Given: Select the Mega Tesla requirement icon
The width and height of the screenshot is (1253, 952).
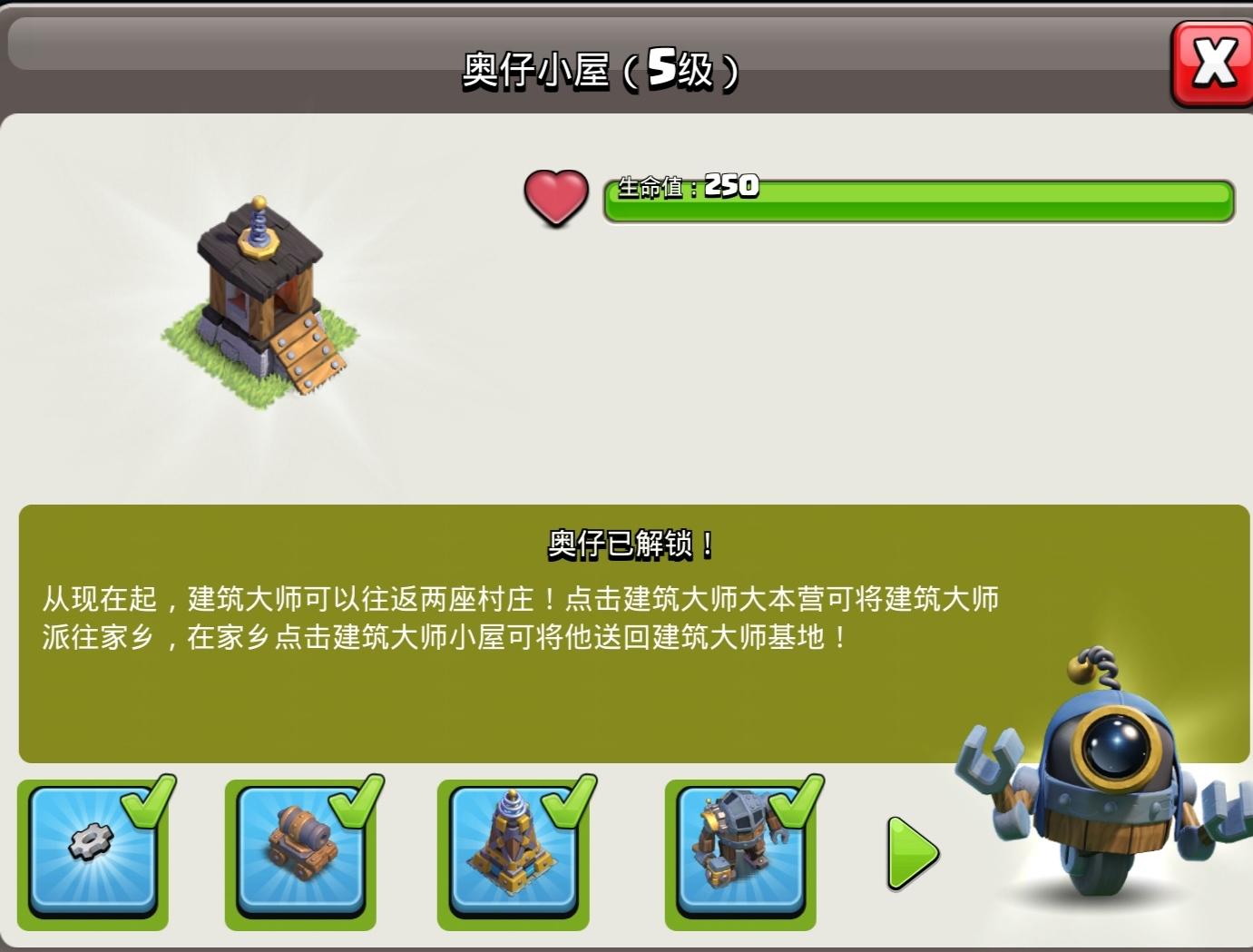Looking at the screenshot, I should coord(514,851).
